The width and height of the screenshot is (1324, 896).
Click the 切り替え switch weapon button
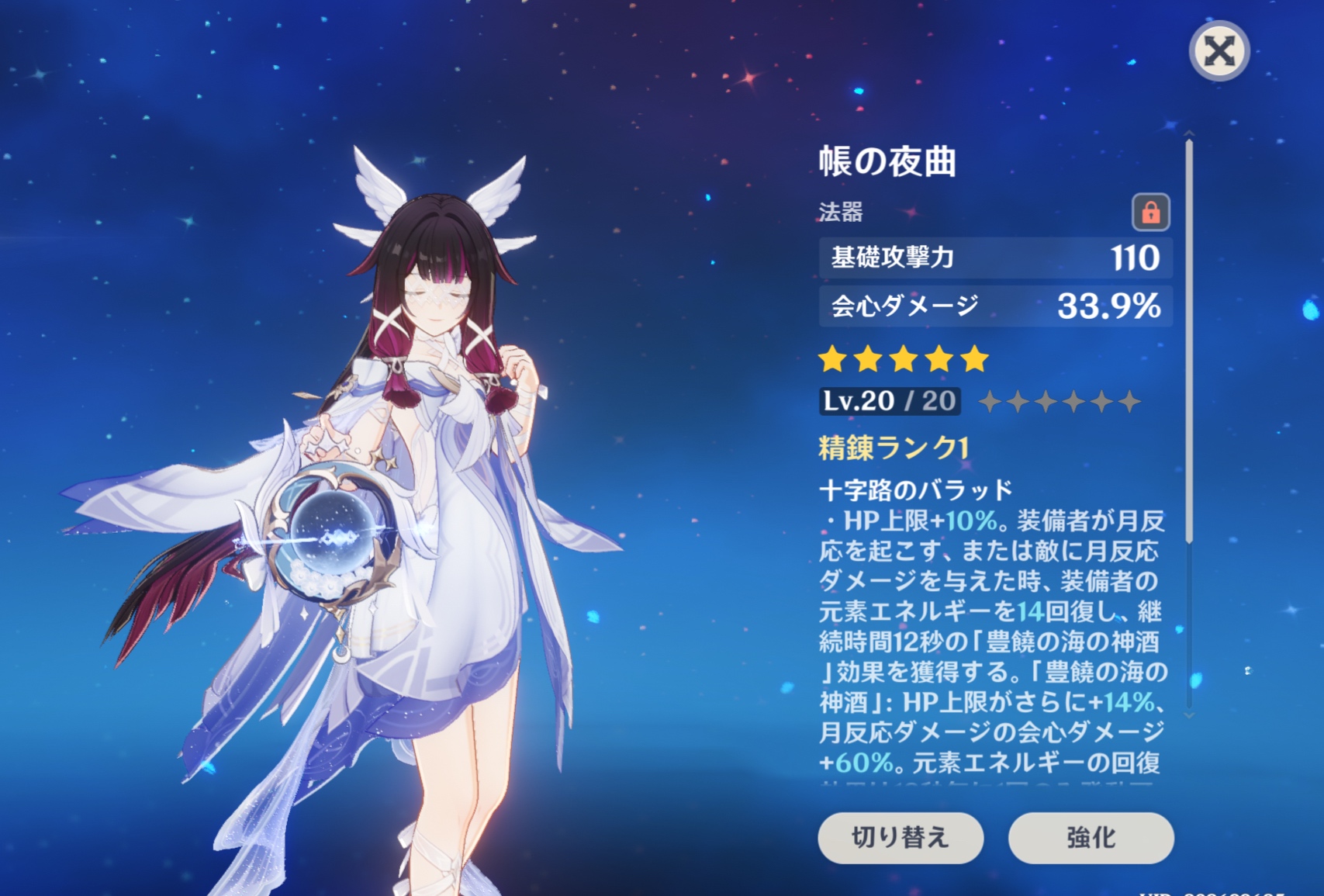(901, 838)
